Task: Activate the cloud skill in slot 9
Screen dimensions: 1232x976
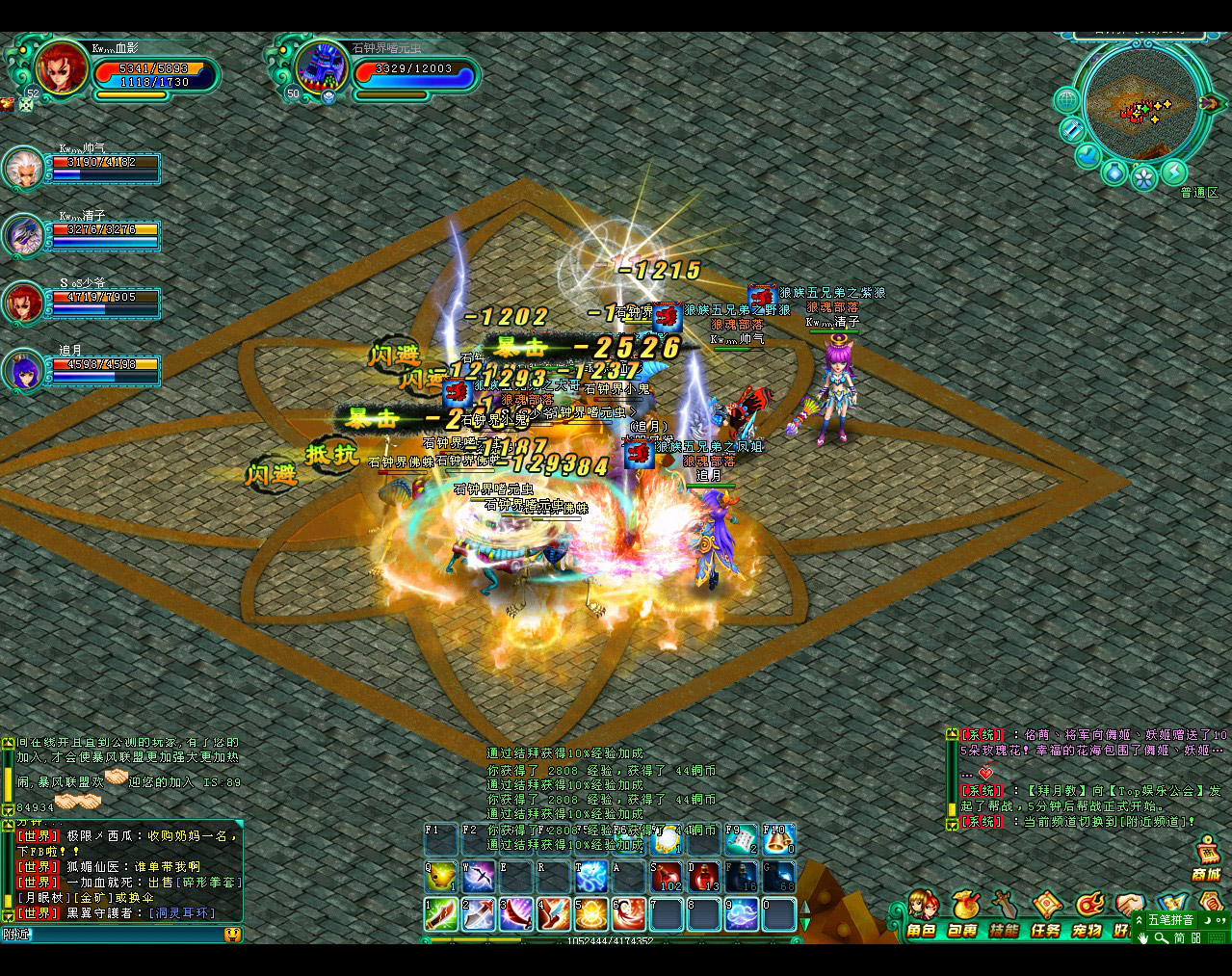Action: 742,912
